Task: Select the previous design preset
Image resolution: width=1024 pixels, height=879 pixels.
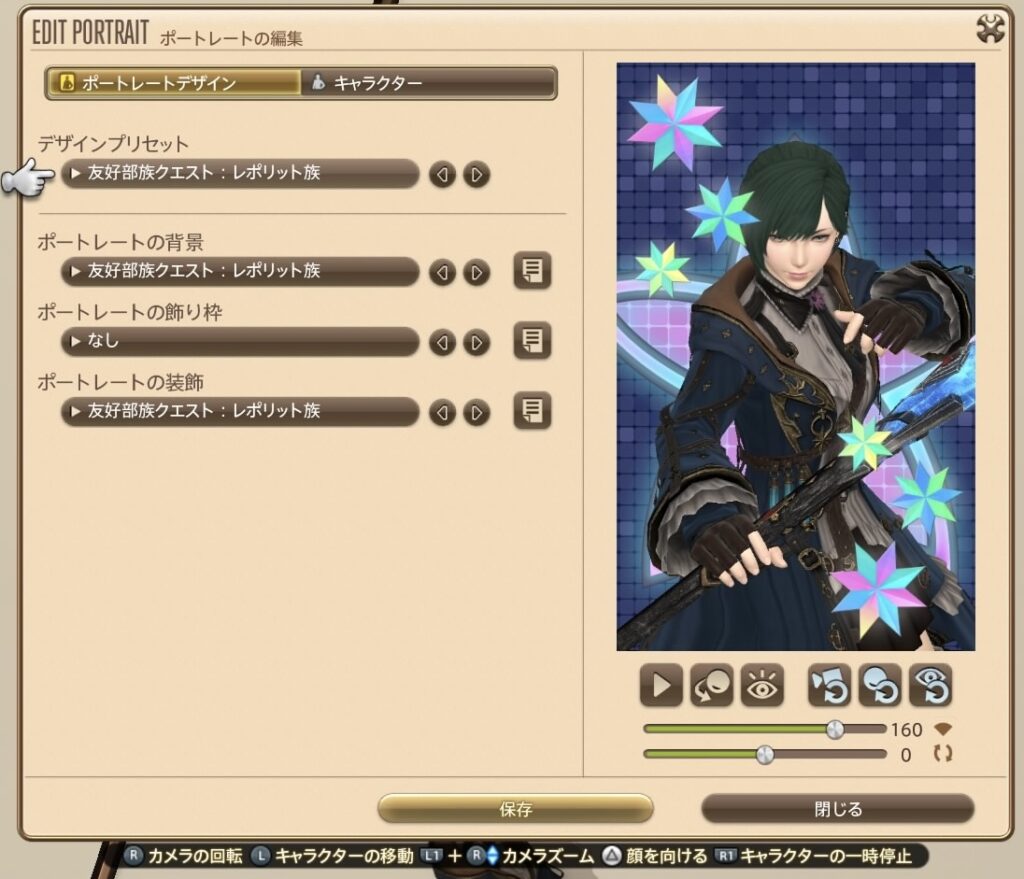Action: pyautogui.click(x=442, y=175)
